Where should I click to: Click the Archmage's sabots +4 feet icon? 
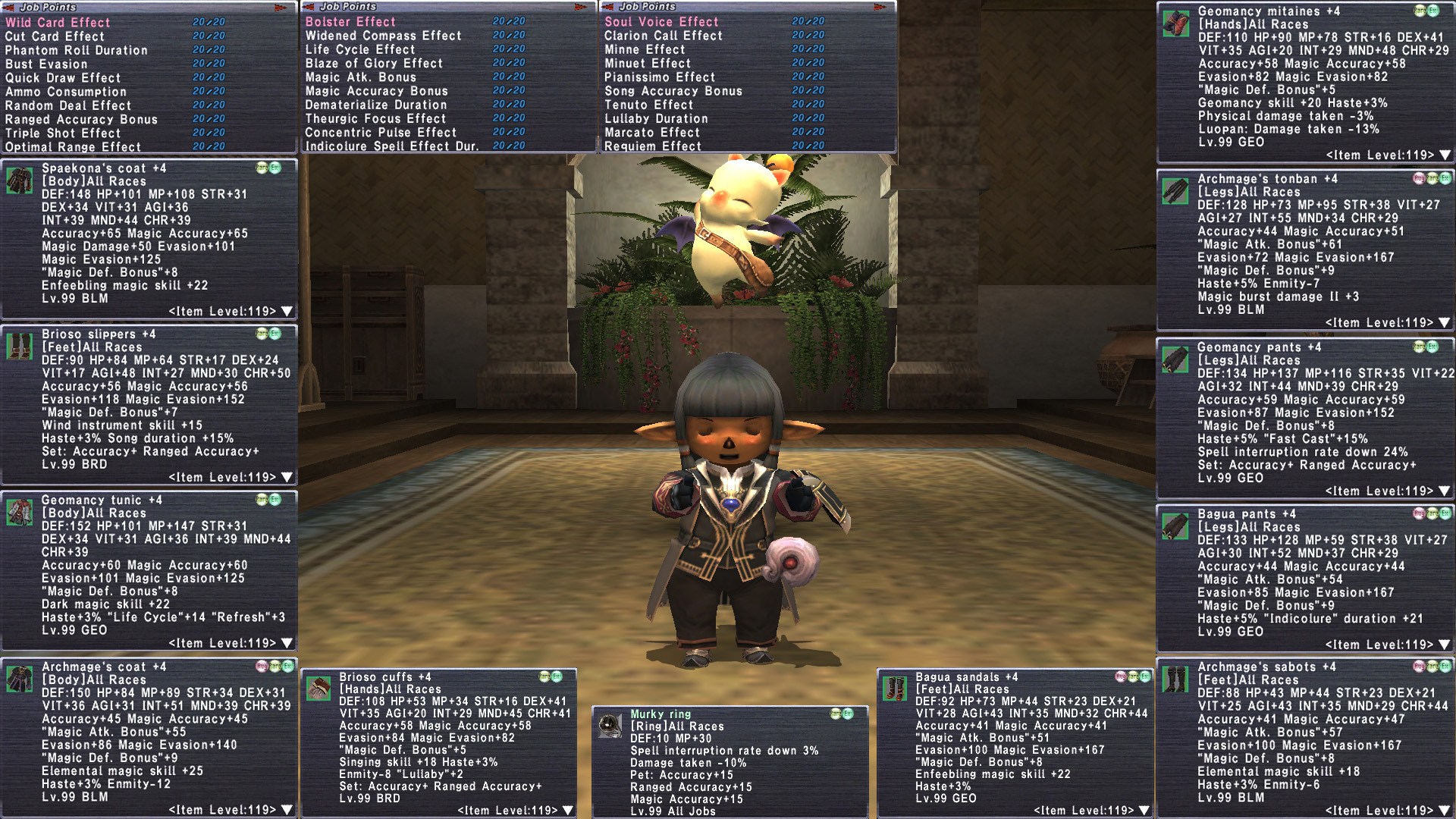tap(1175, 679)
